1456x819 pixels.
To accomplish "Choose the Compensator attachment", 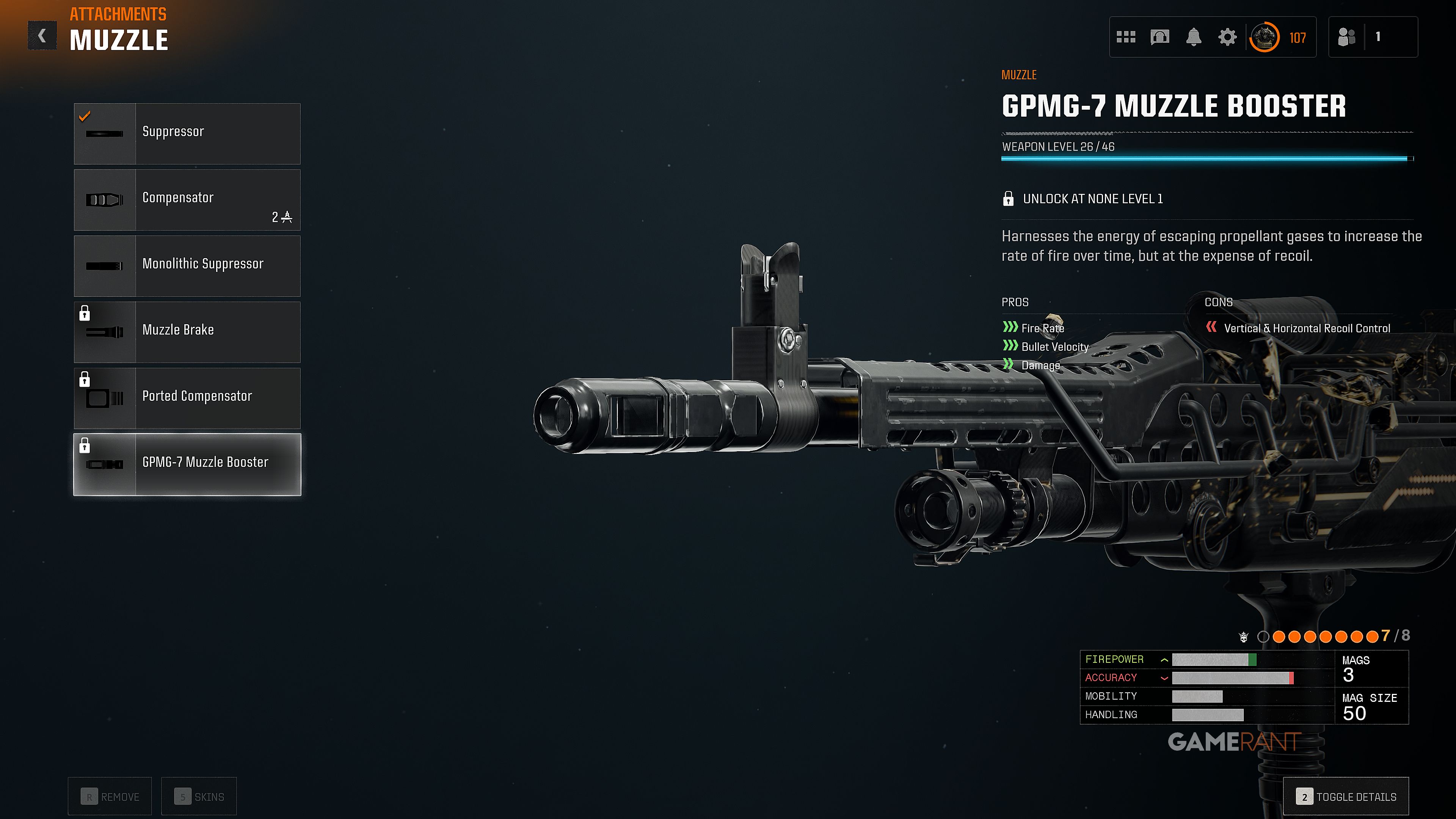I will pos(187,199).
